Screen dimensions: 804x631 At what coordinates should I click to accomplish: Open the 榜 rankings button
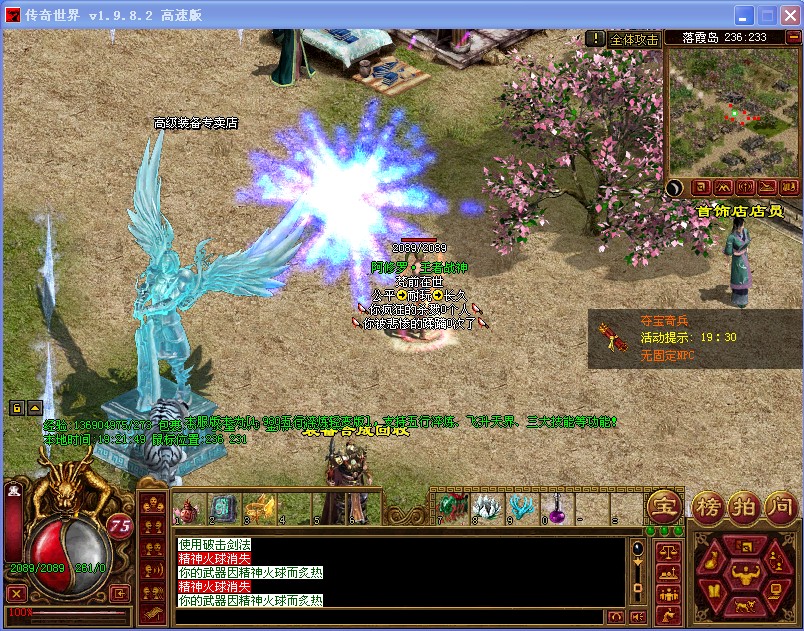710,506
